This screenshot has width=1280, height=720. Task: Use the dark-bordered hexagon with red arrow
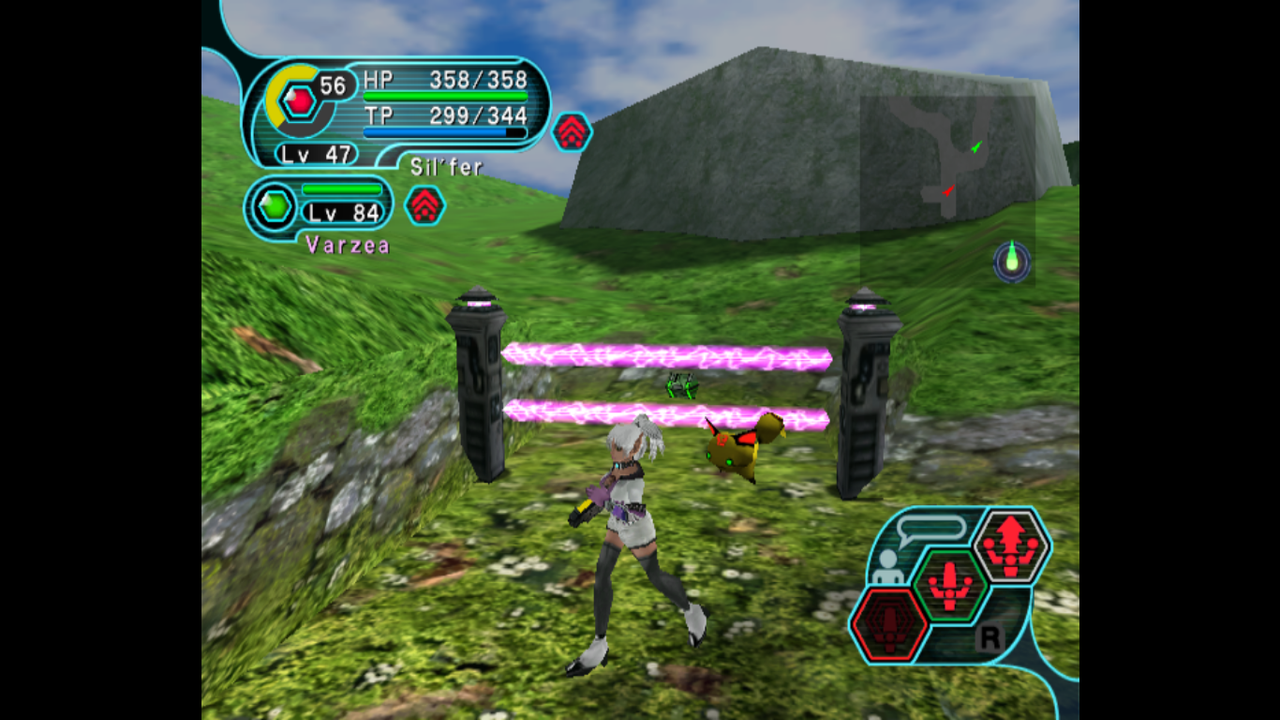click(x=1011, y=546)
